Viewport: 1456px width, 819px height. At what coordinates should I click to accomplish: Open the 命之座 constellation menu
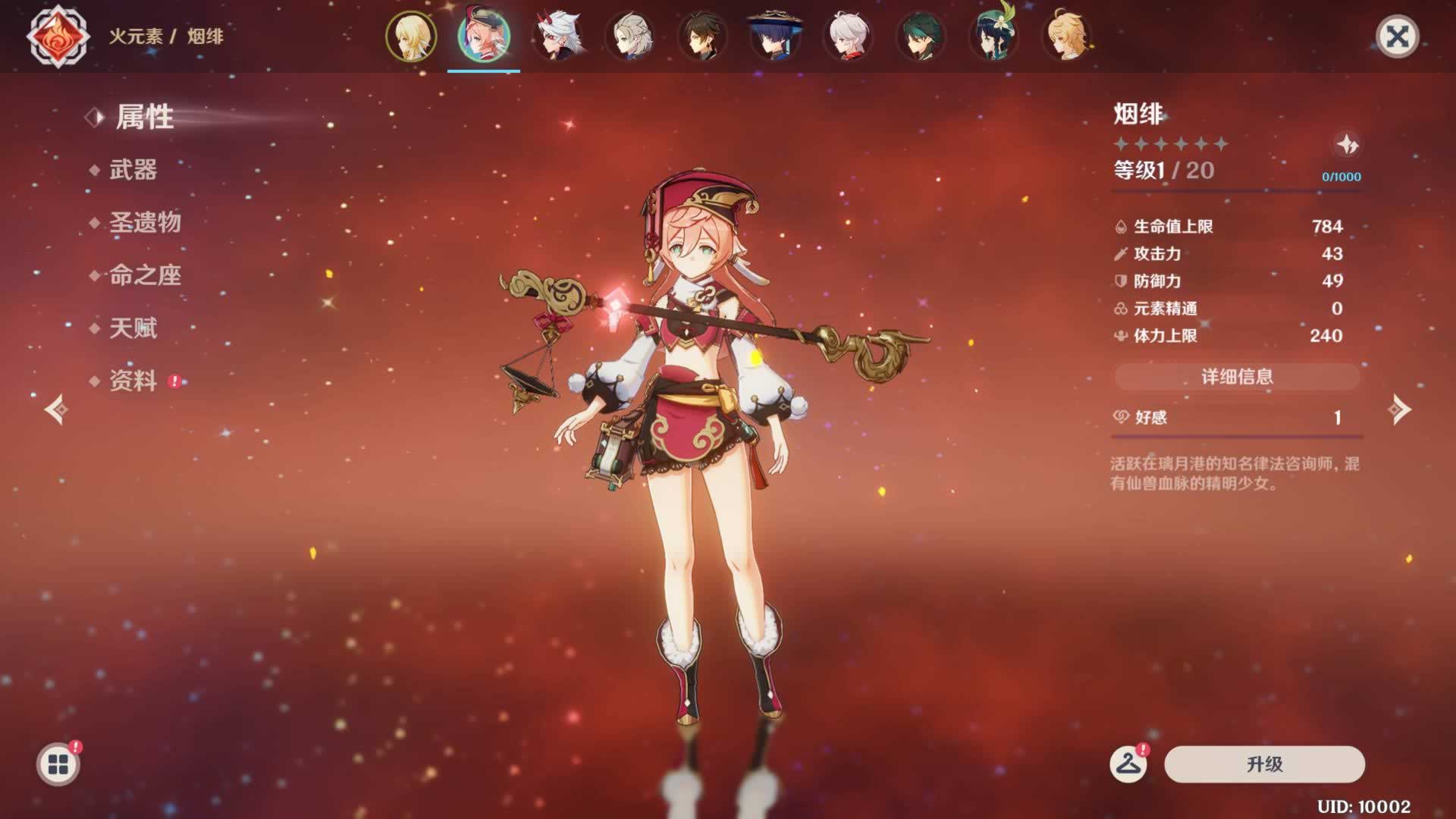click(145, 275)
